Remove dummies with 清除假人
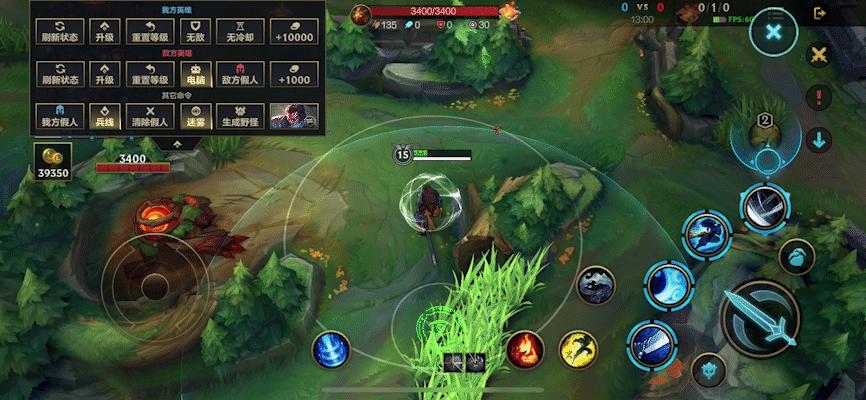The height and width of the screenshot is (400, 866). (150, 115)
